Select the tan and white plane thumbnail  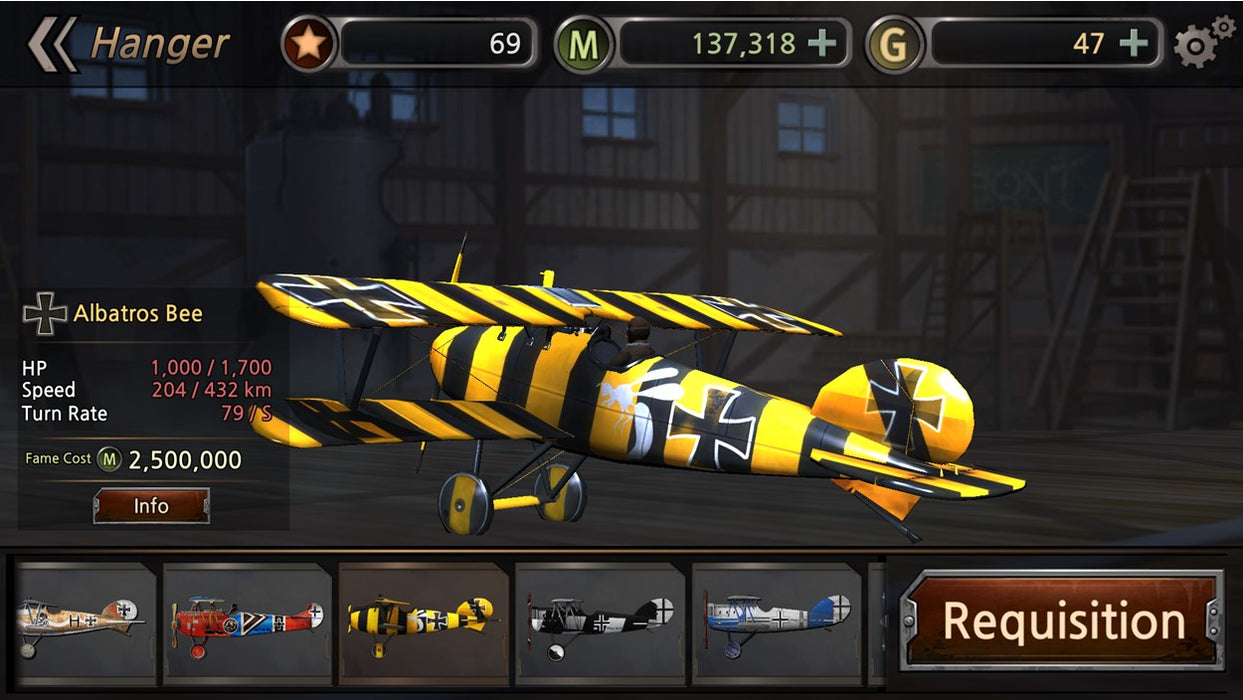point(84,622)
